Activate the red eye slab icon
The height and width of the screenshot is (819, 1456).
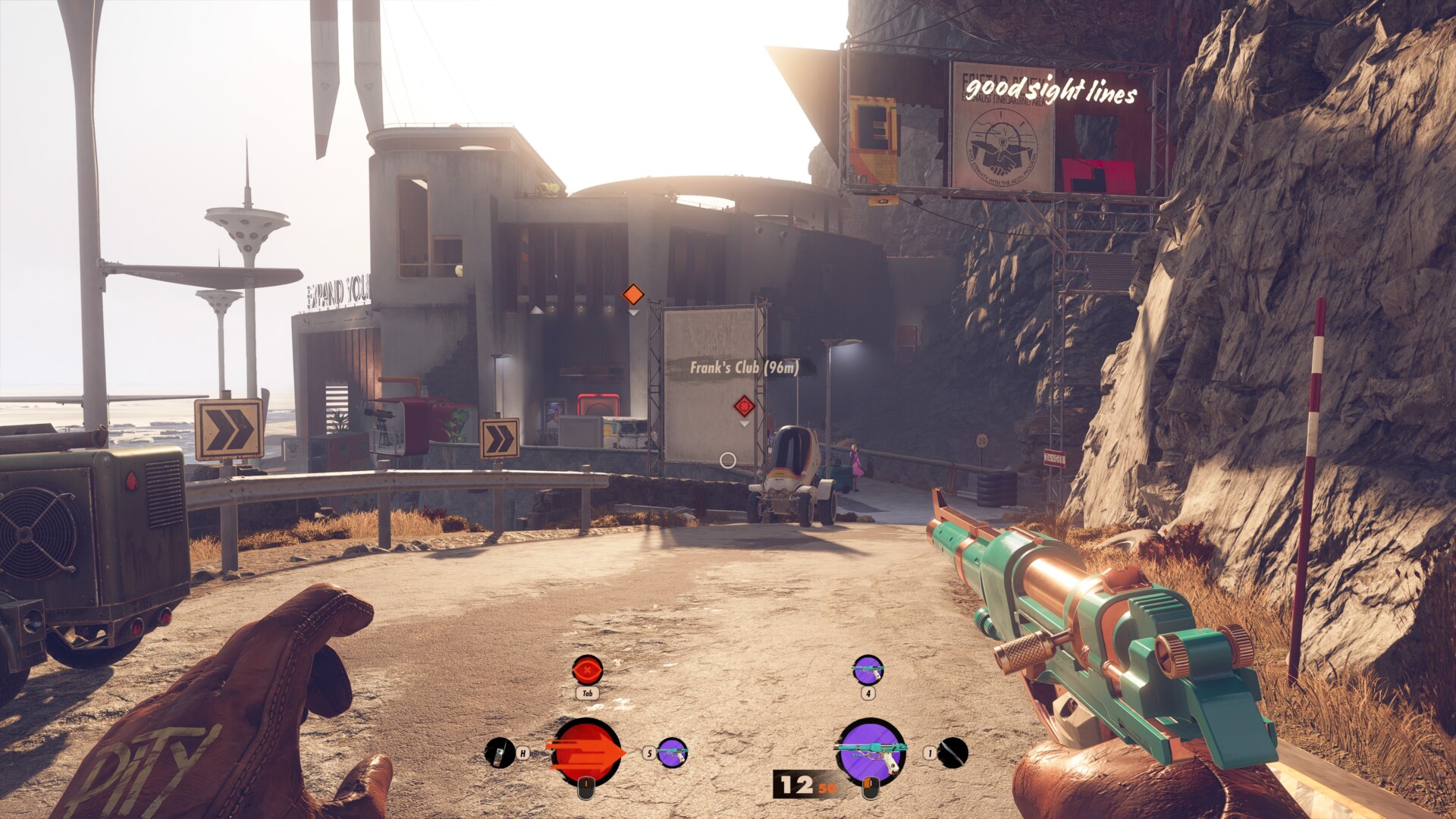pos(587,670)
